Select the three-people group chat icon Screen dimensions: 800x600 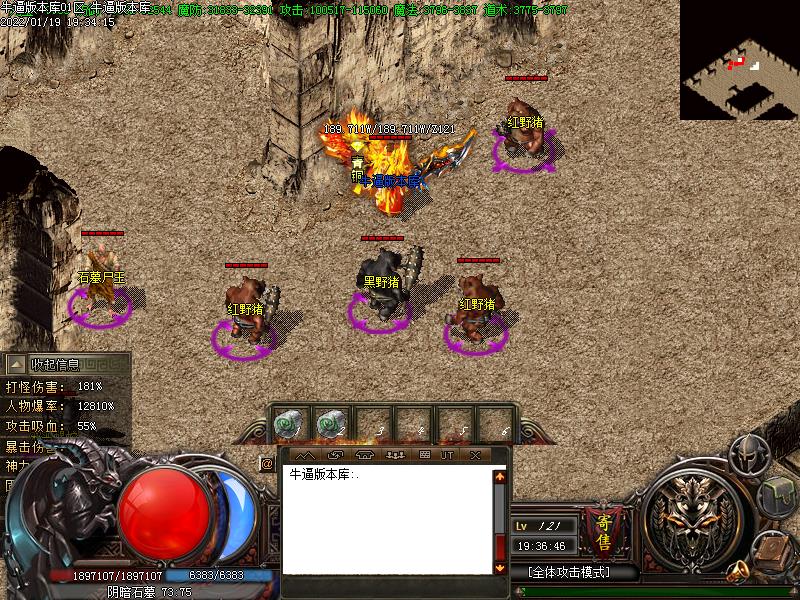click(x=394, y=455)
